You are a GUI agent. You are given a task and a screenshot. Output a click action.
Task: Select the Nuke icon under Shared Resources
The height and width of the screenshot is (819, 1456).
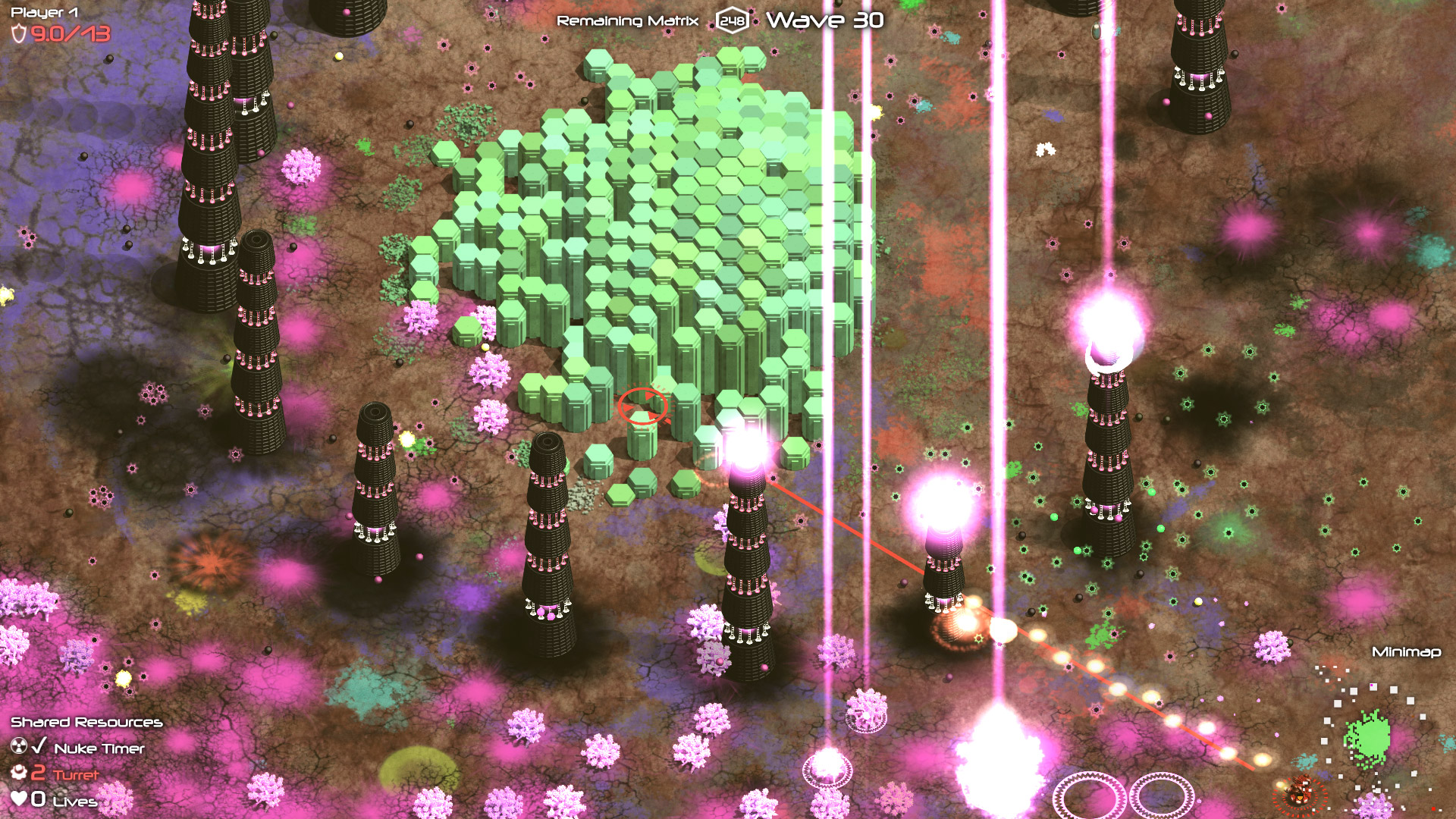tap(19, 747)
